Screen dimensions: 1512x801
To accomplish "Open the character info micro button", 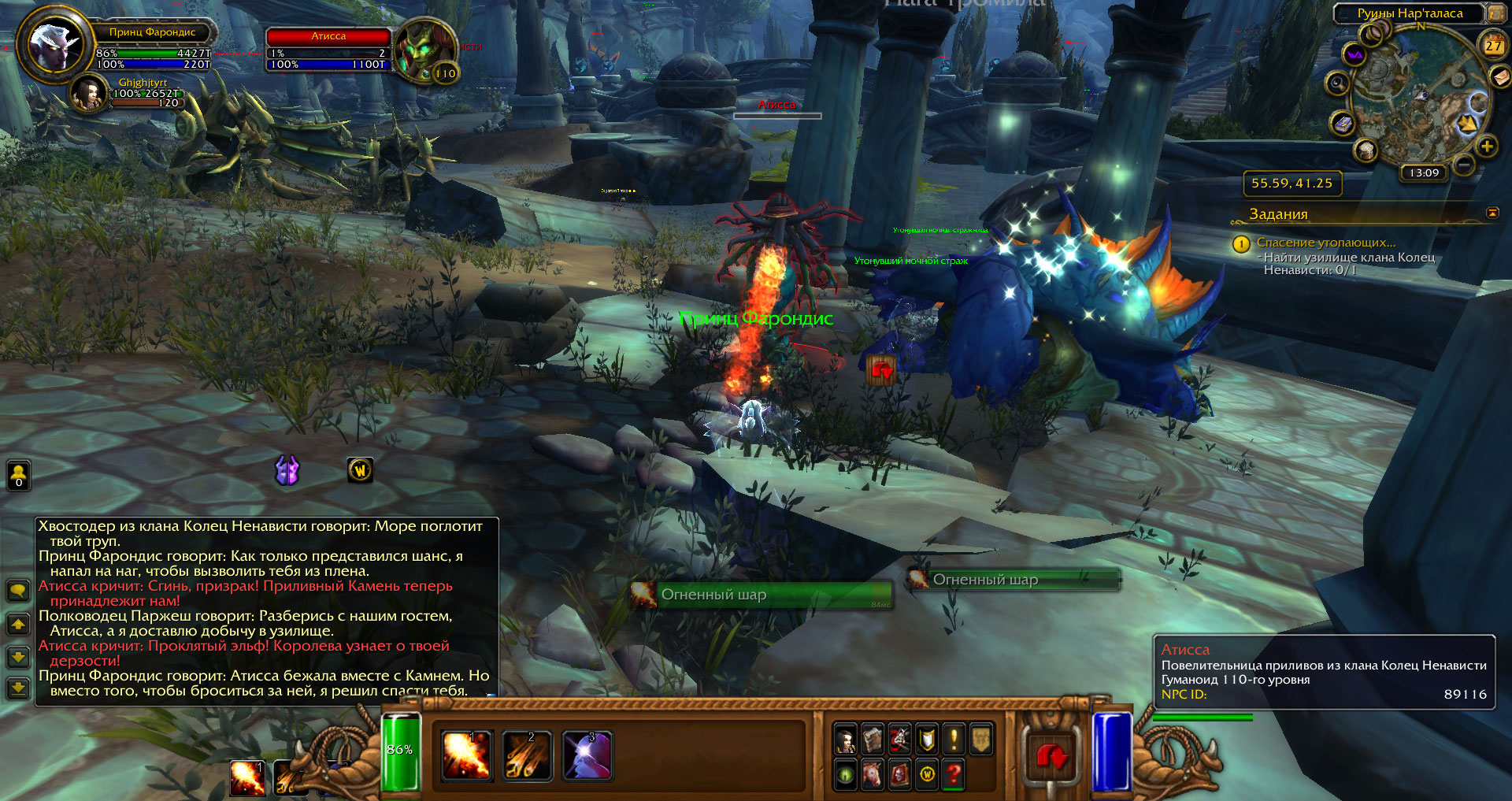I will (845, 739).
